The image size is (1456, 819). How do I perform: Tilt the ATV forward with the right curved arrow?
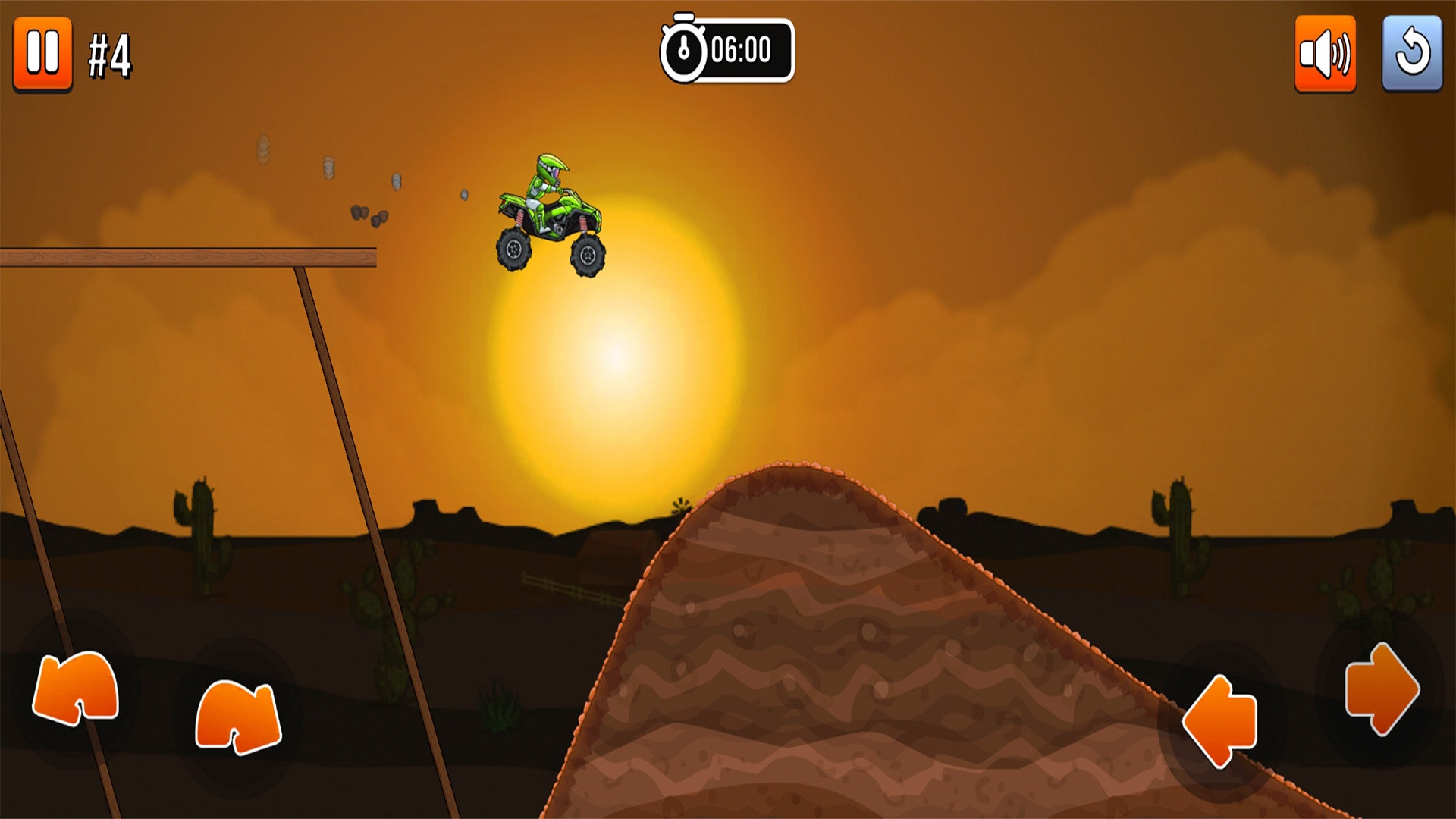tap(238, 717)
